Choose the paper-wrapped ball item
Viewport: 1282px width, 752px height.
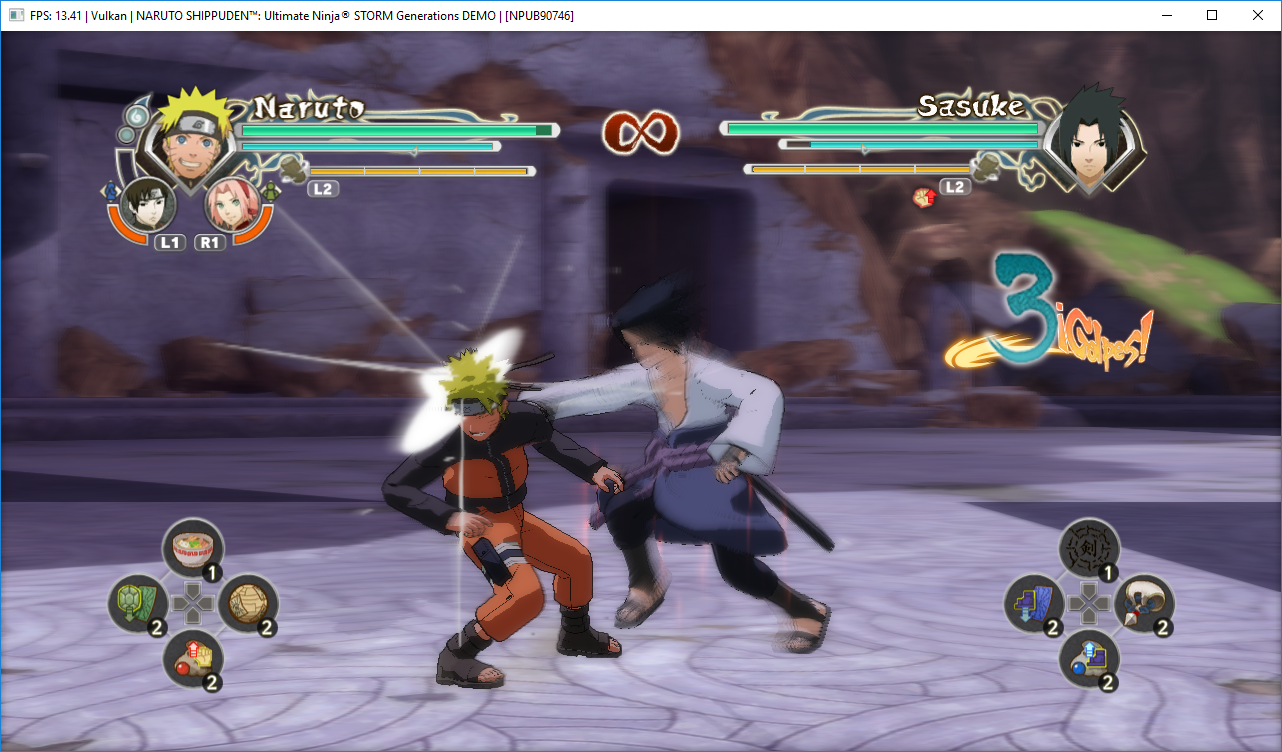(x=247, y=603)
